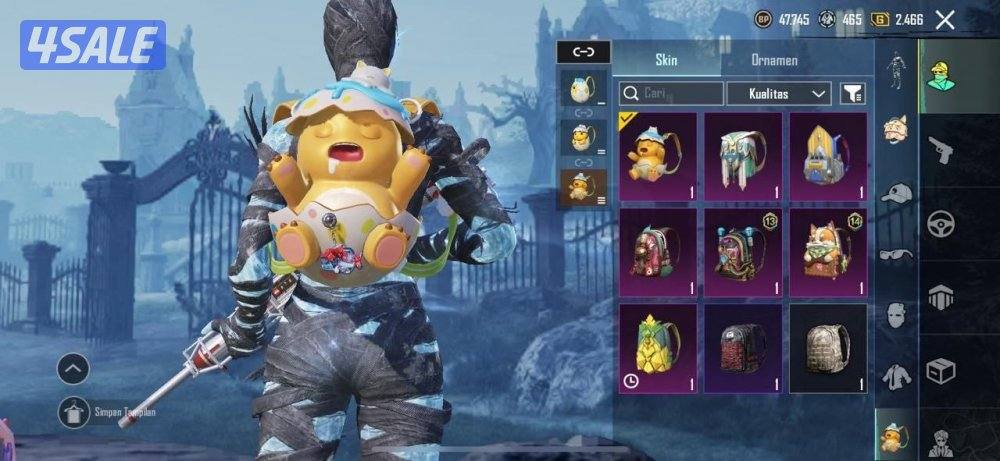
Task: Close the inventory screen with the X
Action: (945, 19)
